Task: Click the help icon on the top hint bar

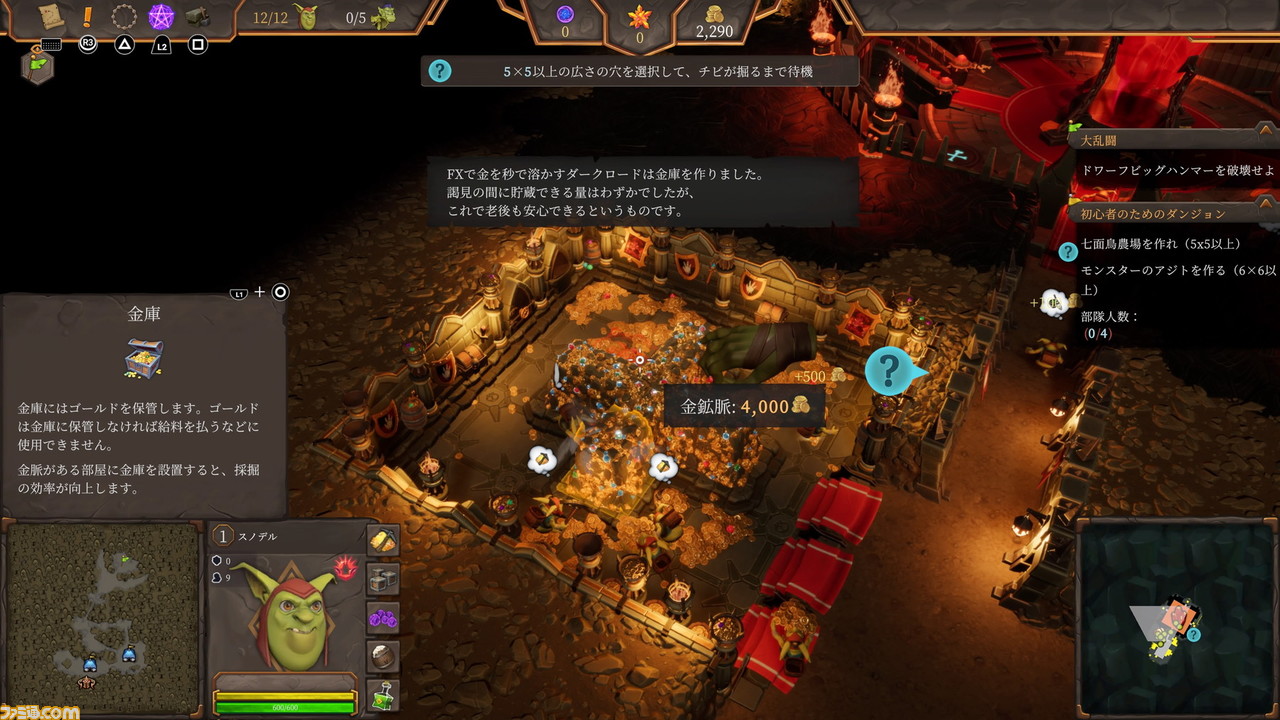Action: (439, 71)
